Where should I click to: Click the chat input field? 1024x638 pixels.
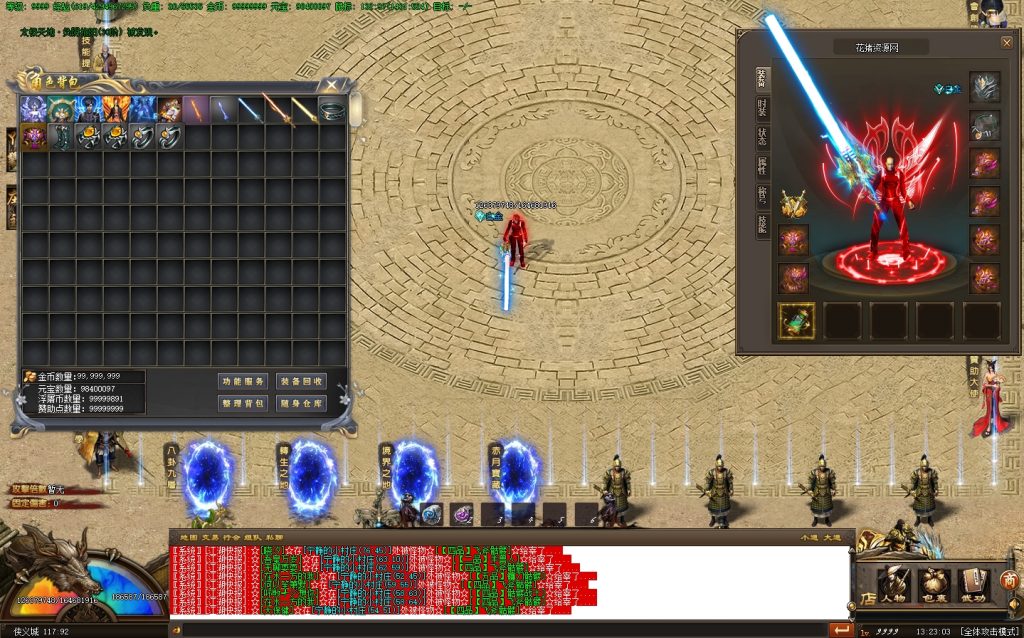[x=500, y=630]
